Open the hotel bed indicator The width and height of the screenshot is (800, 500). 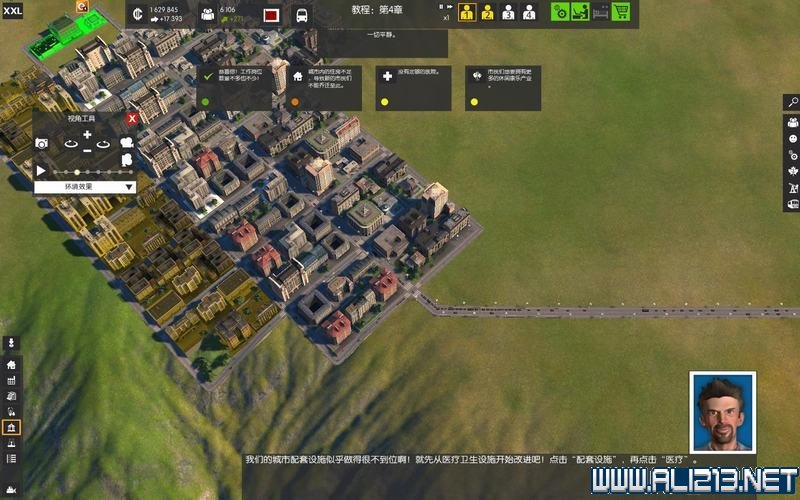[x=600, y=12]
